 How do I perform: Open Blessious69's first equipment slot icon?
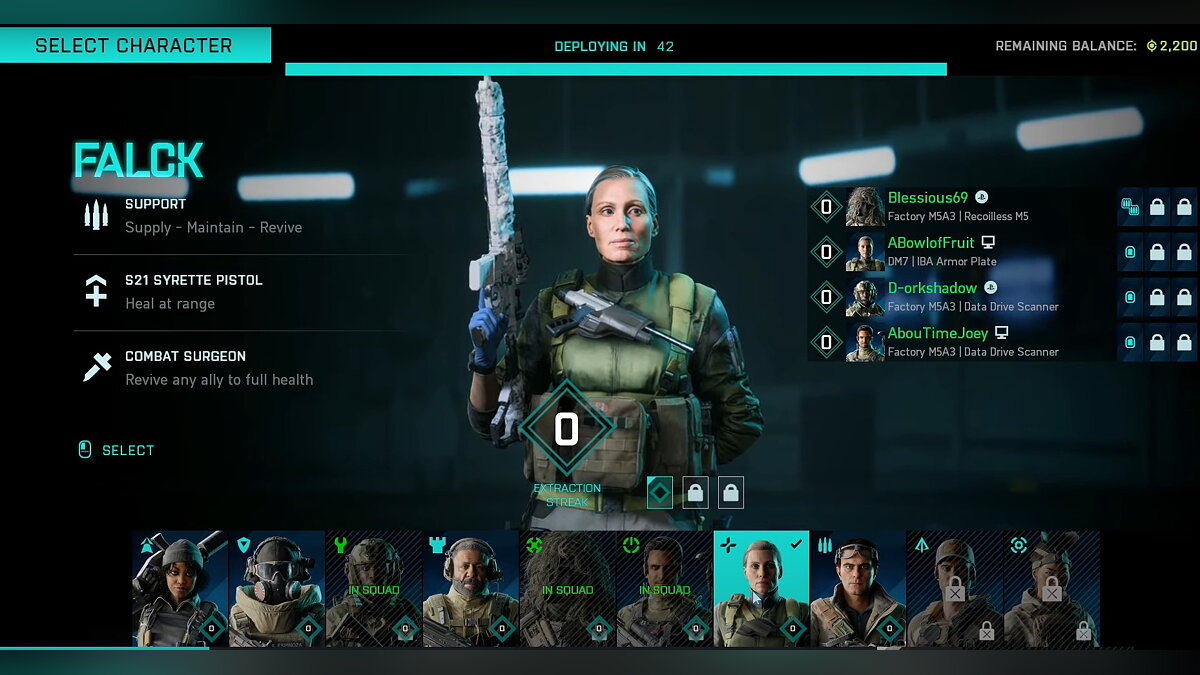[1131, 207]
